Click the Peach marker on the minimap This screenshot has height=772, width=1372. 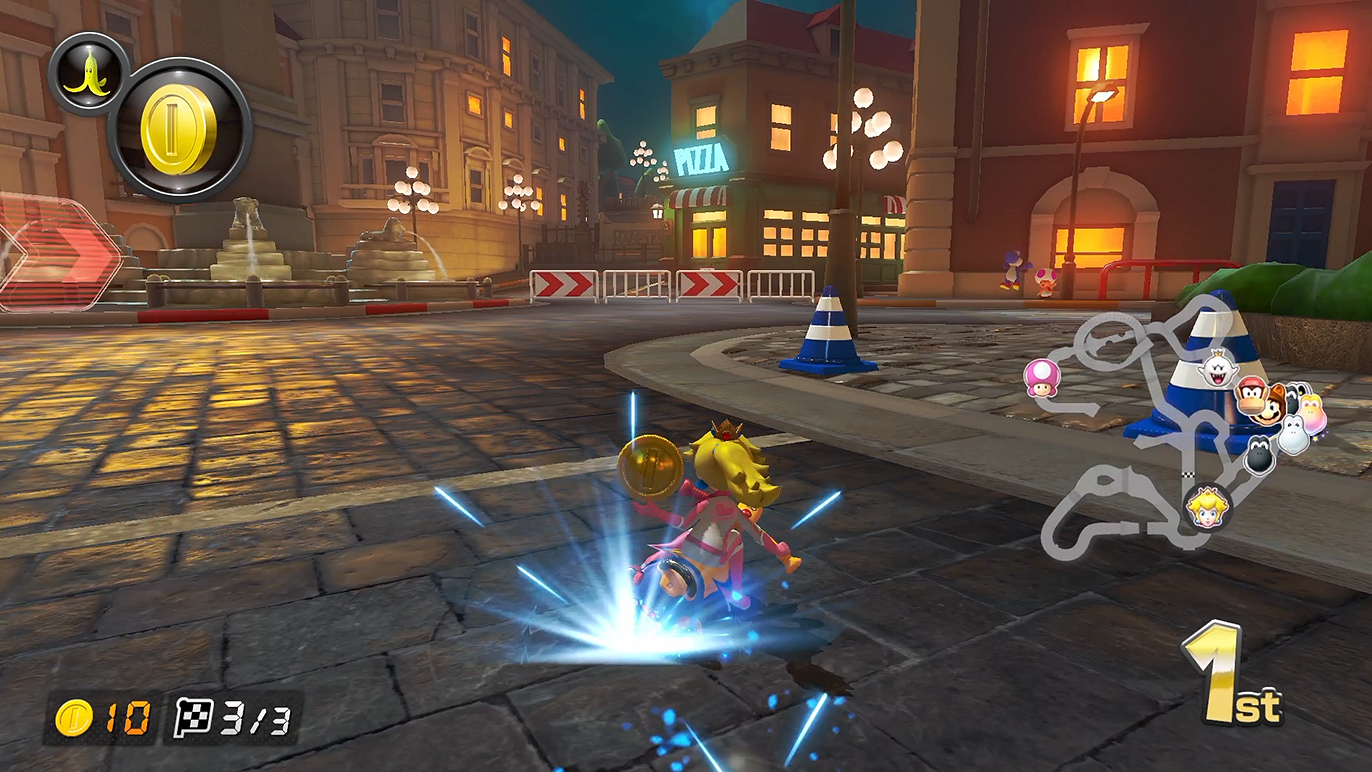pyautogui.click(x=1207, y=507)
